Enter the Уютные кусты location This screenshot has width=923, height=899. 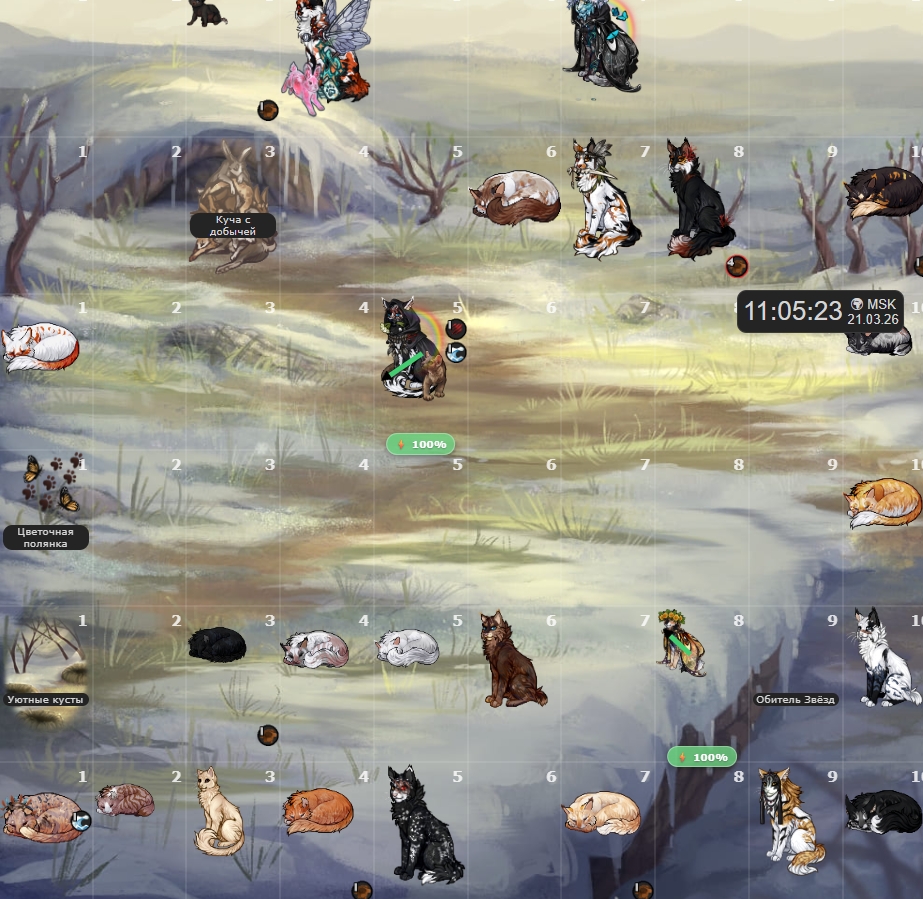click(x=46, y=700)
